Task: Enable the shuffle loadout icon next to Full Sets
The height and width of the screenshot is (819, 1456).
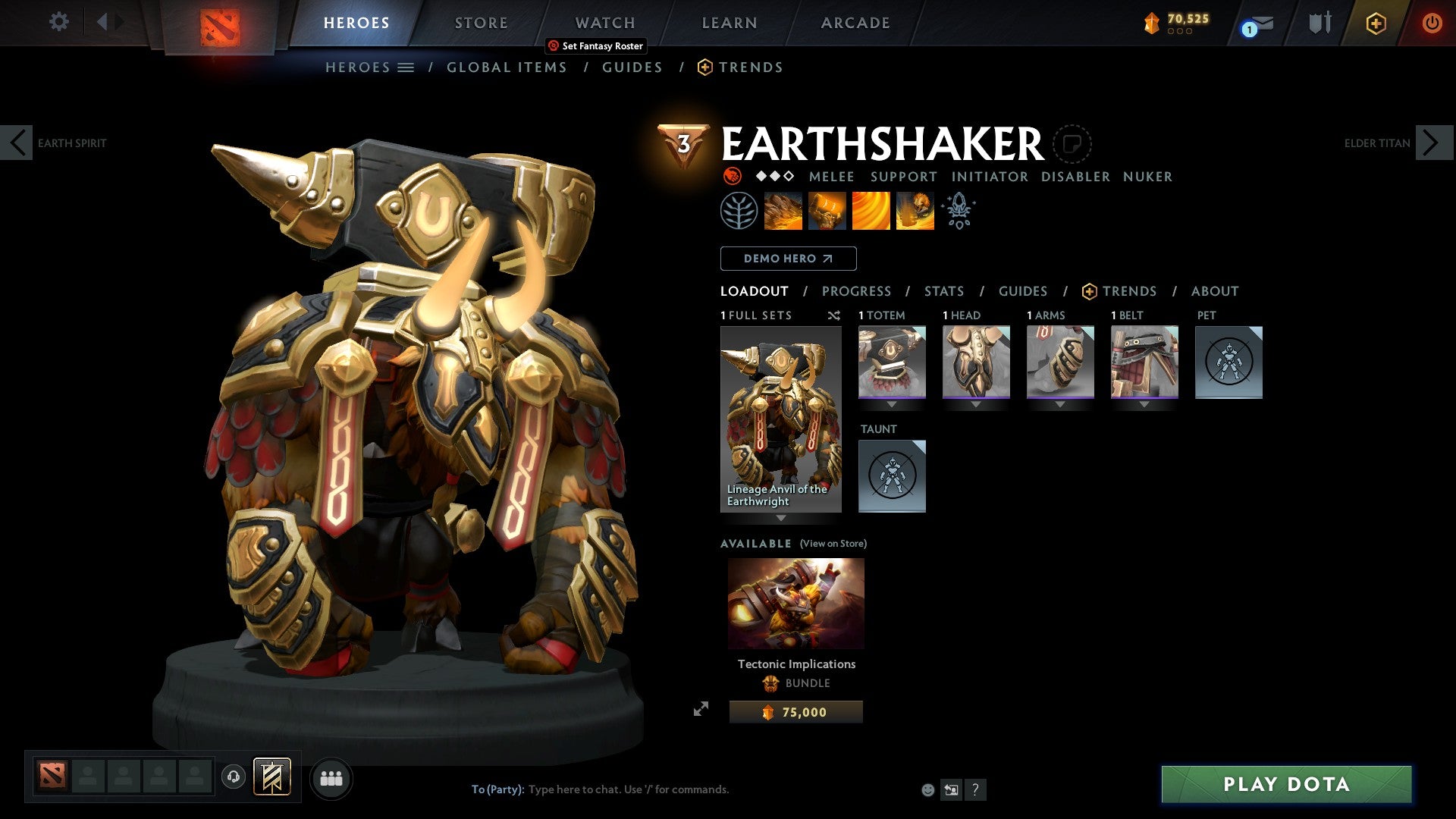Action: tap(834, 315)
